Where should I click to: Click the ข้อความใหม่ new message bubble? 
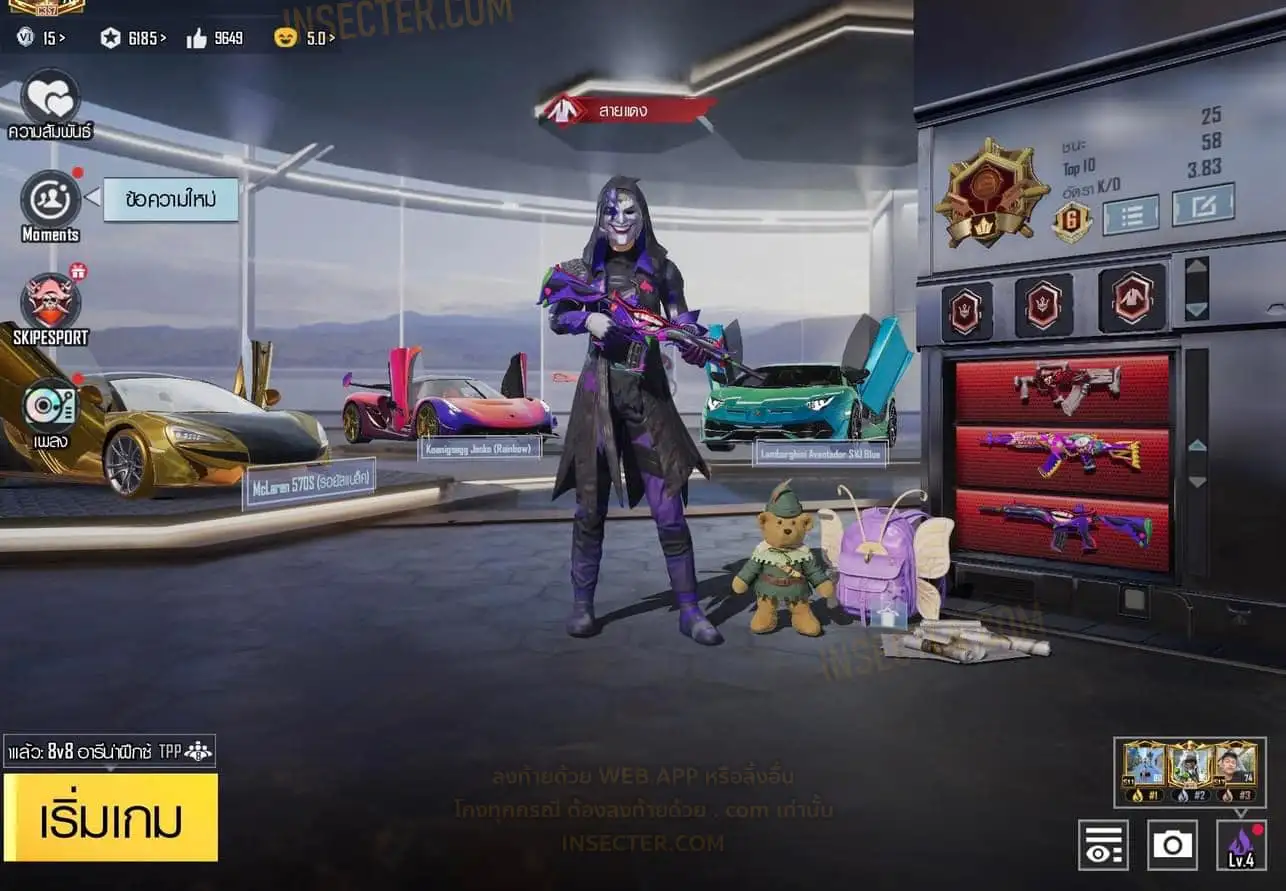click(170, 200)
